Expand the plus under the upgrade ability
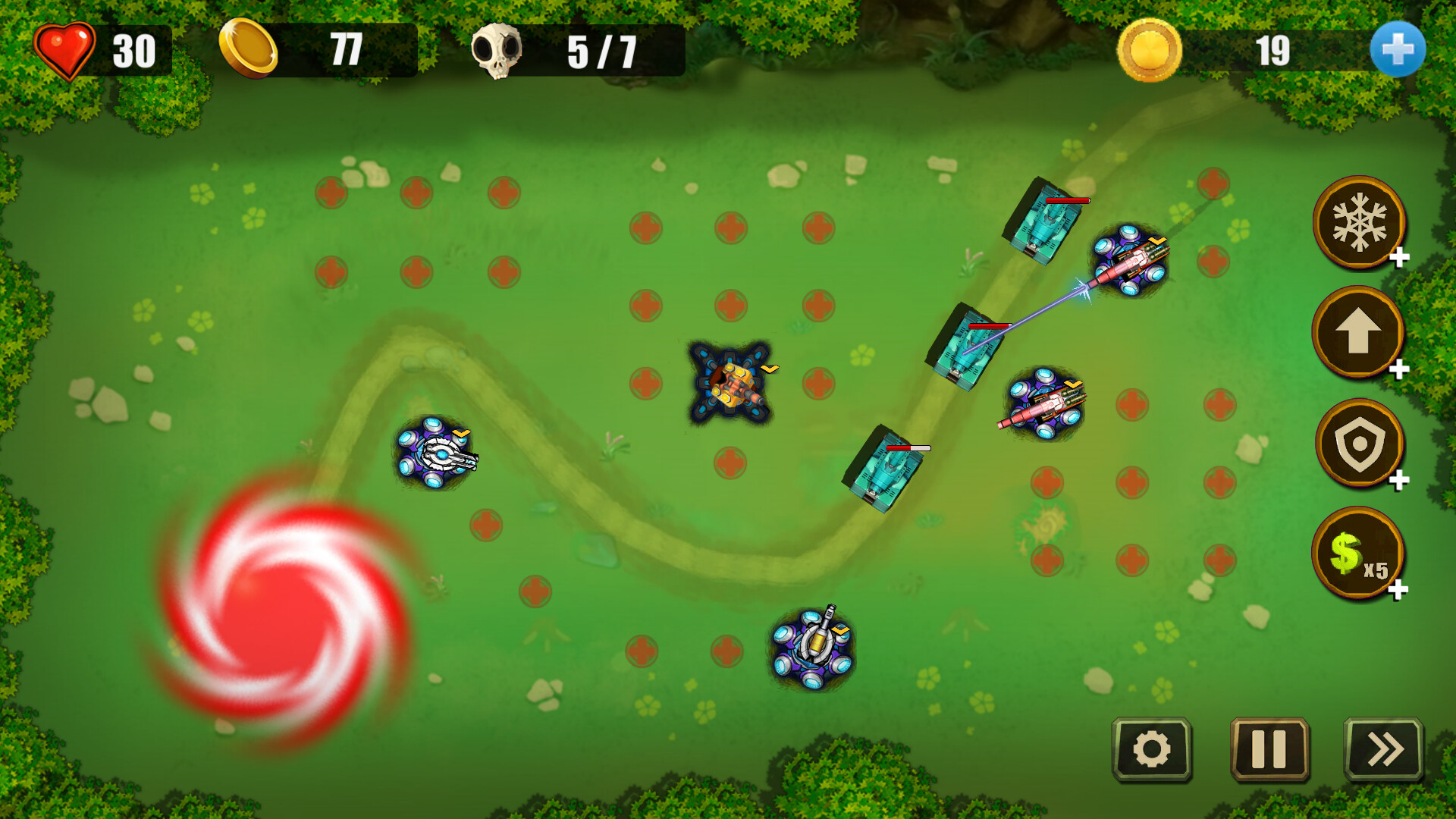 (1398, 369)
